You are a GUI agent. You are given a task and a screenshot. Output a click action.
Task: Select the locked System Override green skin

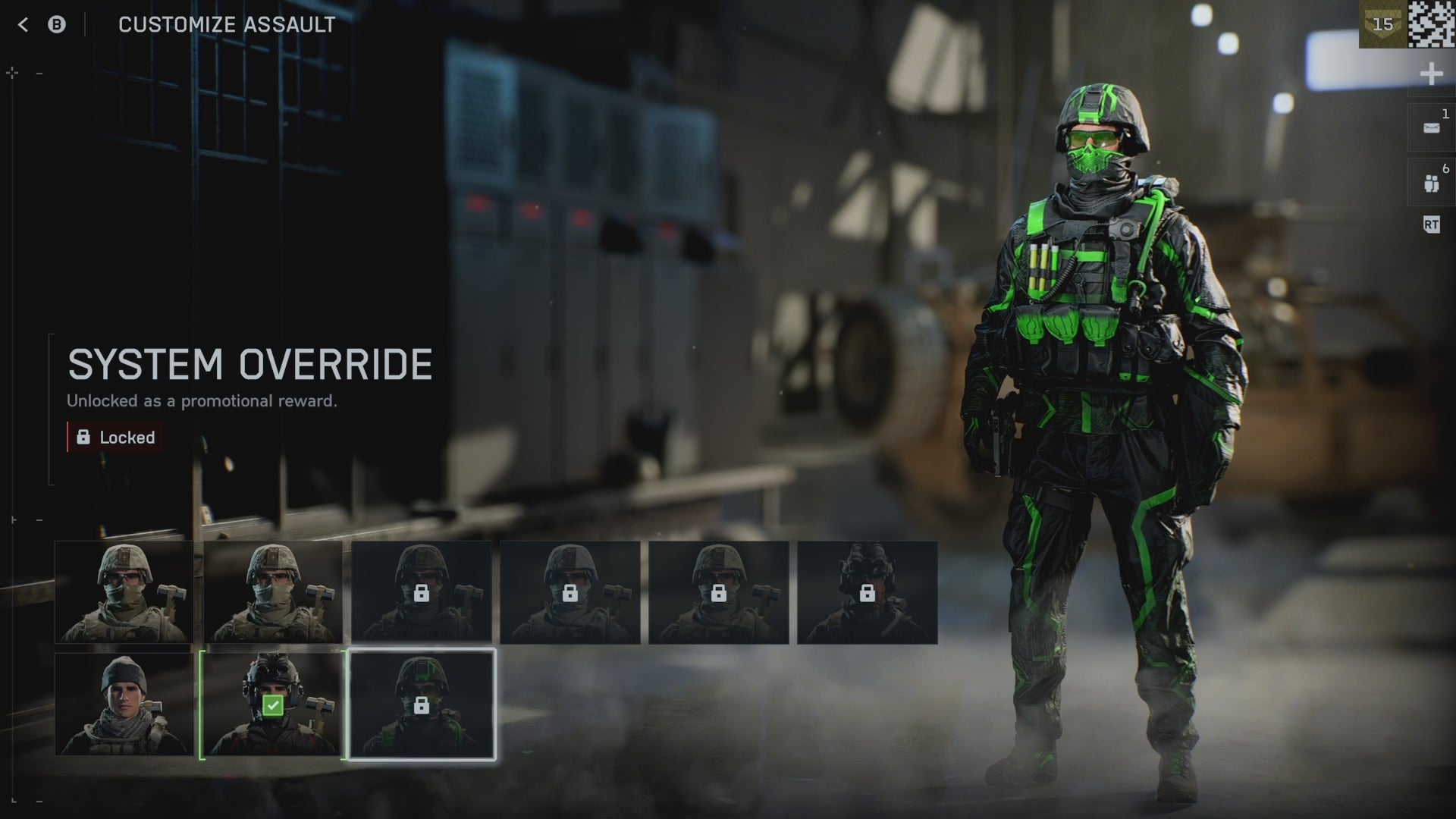[422, 704]
